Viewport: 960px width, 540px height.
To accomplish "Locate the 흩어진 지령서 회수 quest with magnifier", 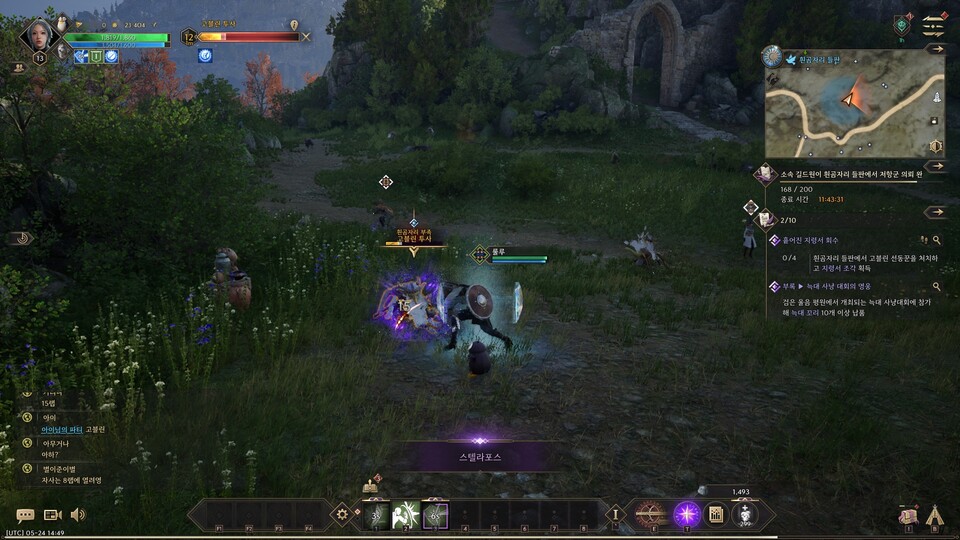I will pos(937,240).
